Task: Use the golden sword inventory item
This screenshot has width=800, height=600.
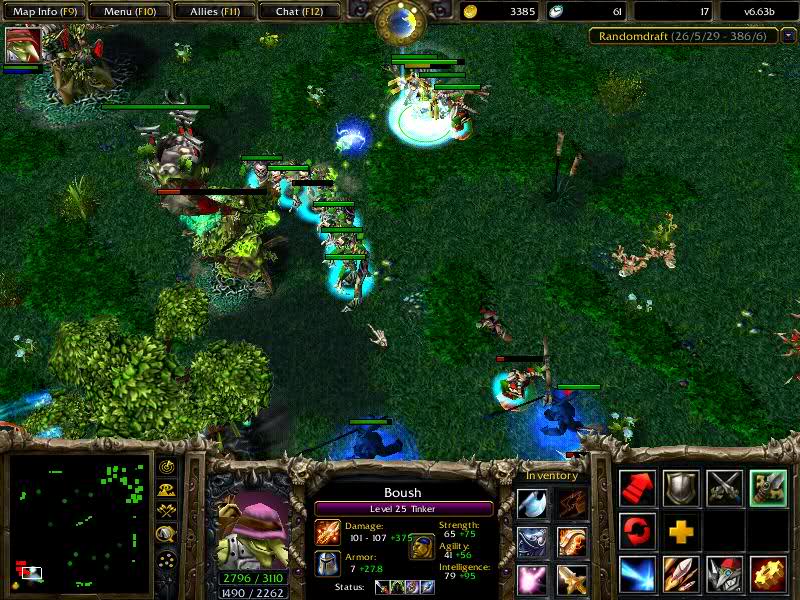Action: point(572,579)
